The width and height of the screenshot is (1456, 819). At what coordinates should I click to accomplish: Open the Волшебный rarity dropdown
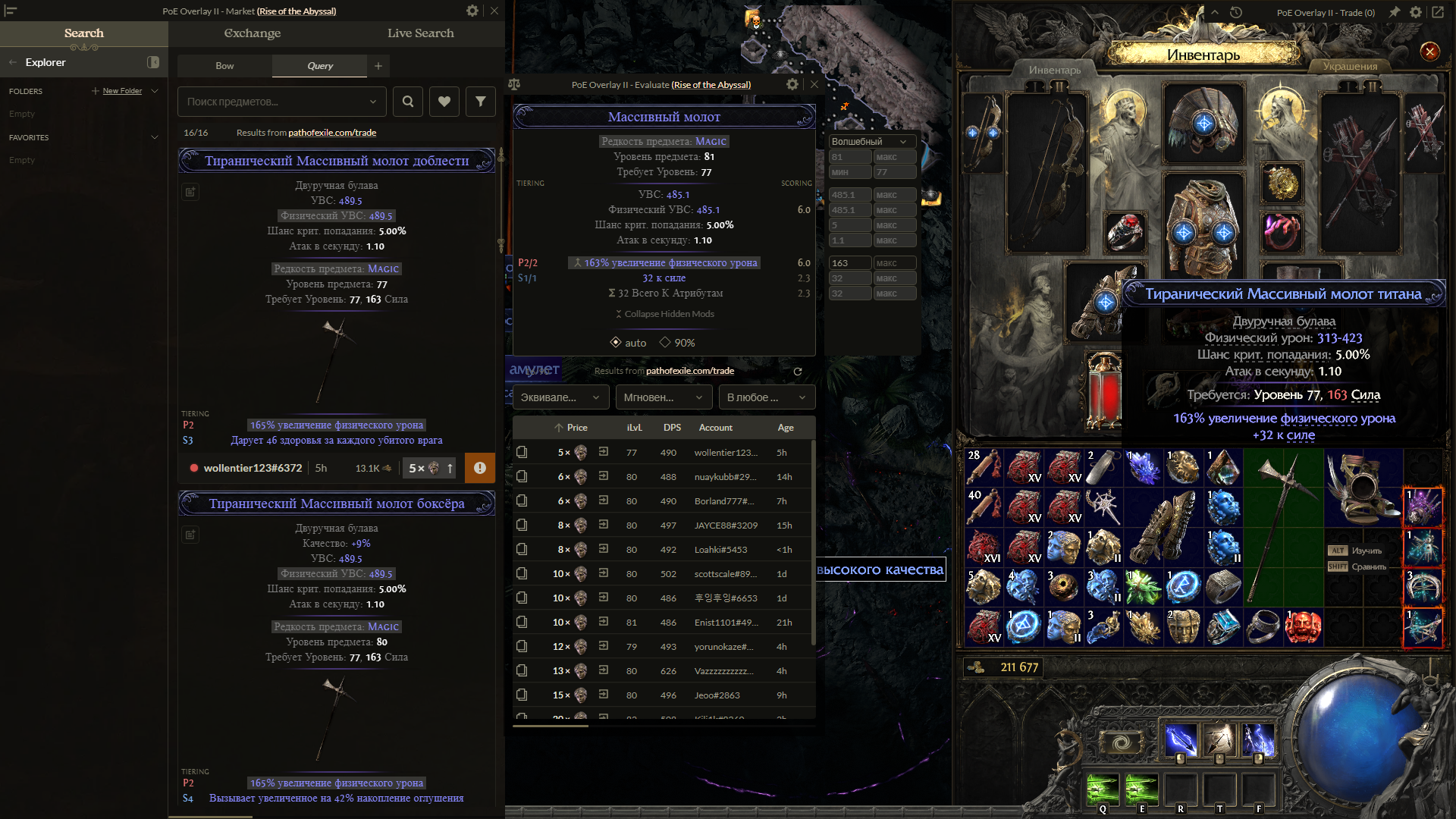870,142
